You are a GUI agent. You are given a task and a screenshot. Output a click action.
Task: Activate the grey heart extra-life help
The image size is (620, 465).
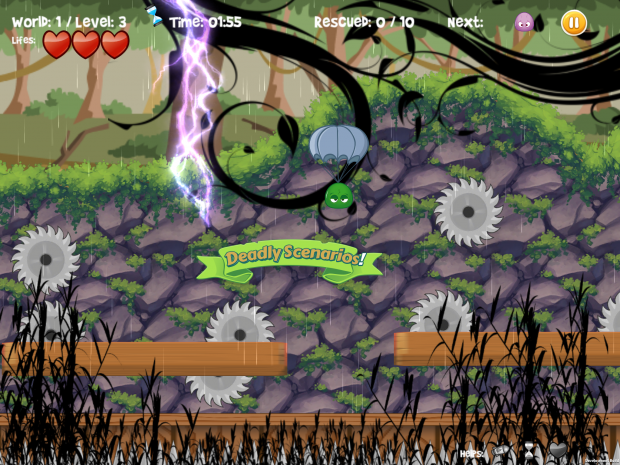558,451
